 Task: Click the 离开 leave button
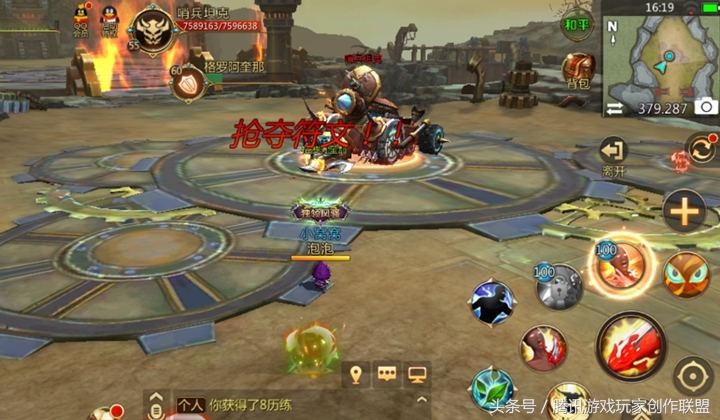(x=612, y=156)
